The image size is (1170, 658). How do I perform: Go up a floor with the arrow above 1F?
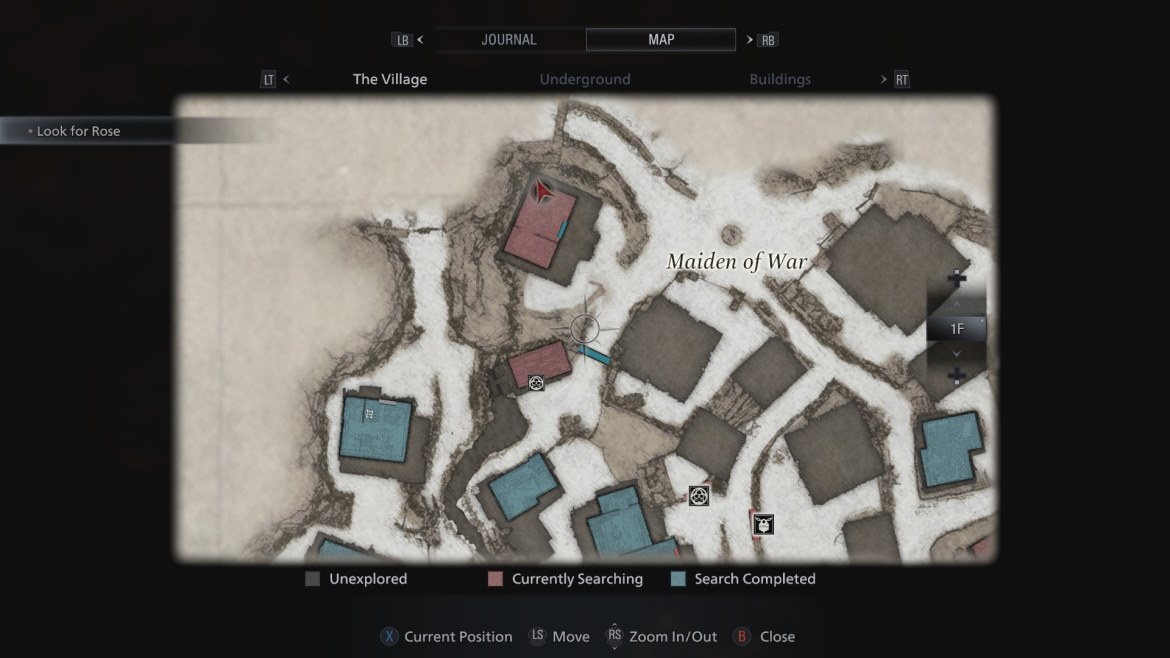click(x=956, y=303)
